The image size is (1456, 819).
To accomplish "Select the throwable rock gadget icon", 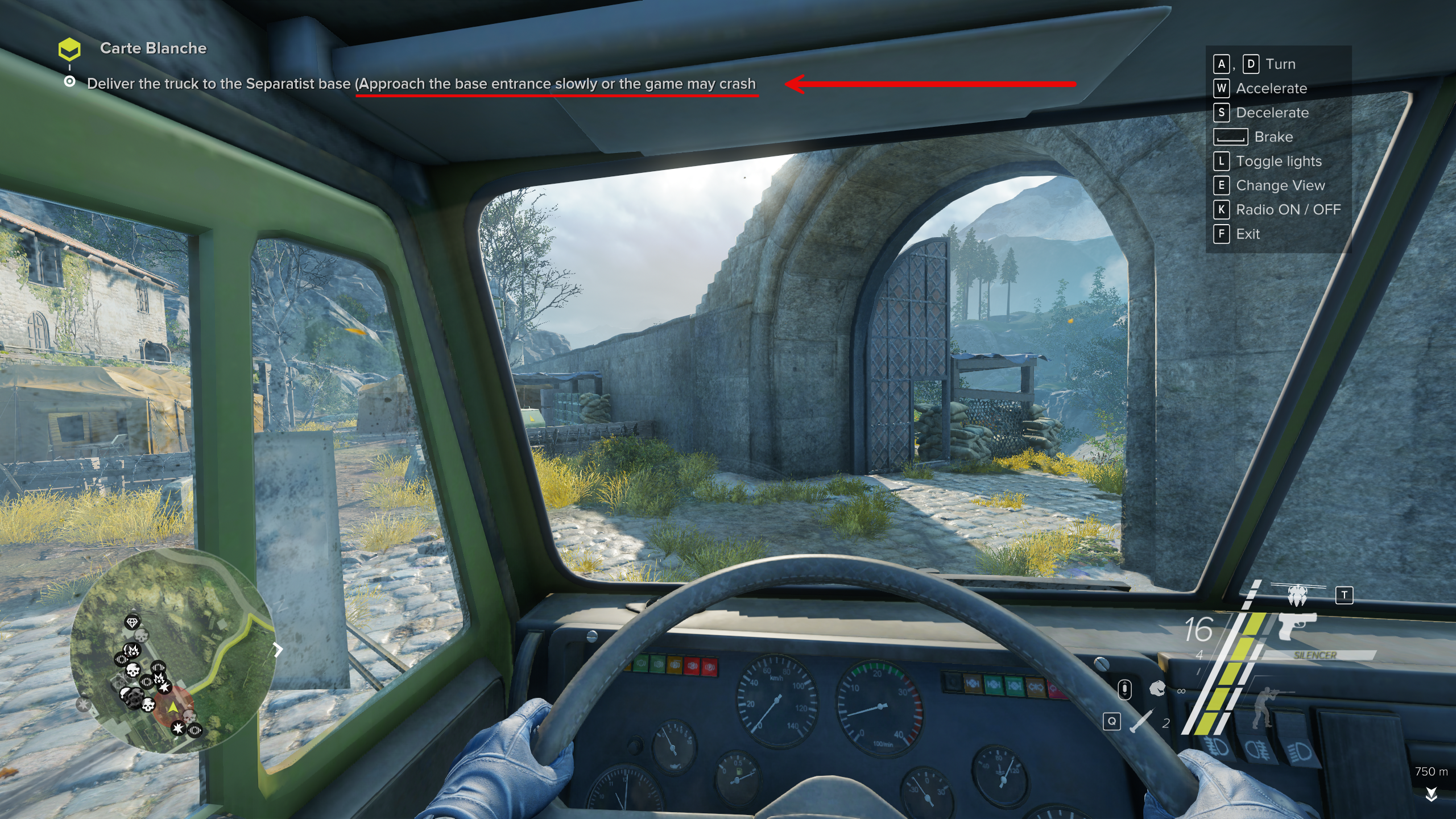I will tap(1157, 689).
